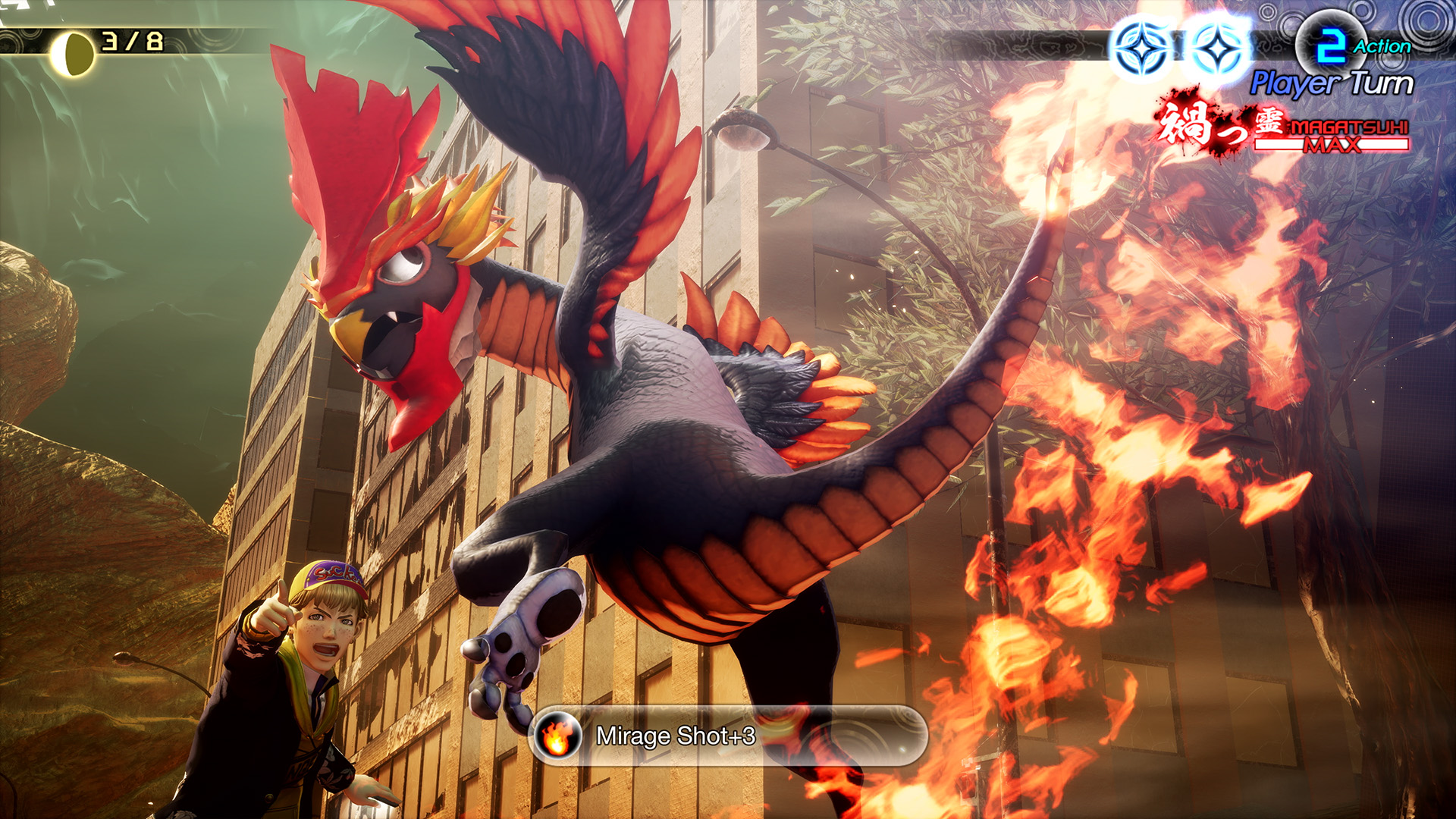Click the fire element icon beside Mirage Shot+3

pos(558,736)
